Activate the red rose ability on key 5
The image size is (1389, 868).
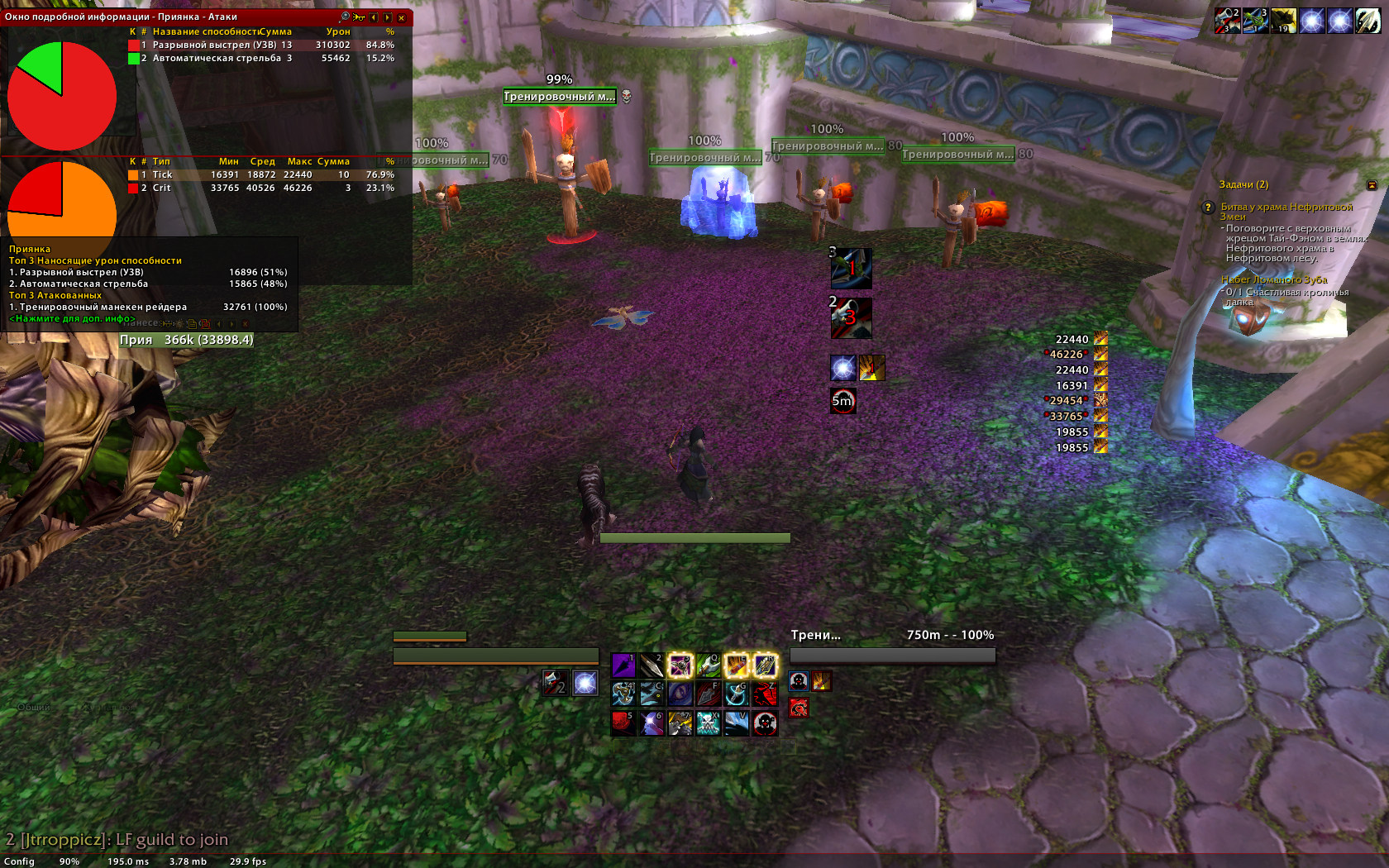623,723
